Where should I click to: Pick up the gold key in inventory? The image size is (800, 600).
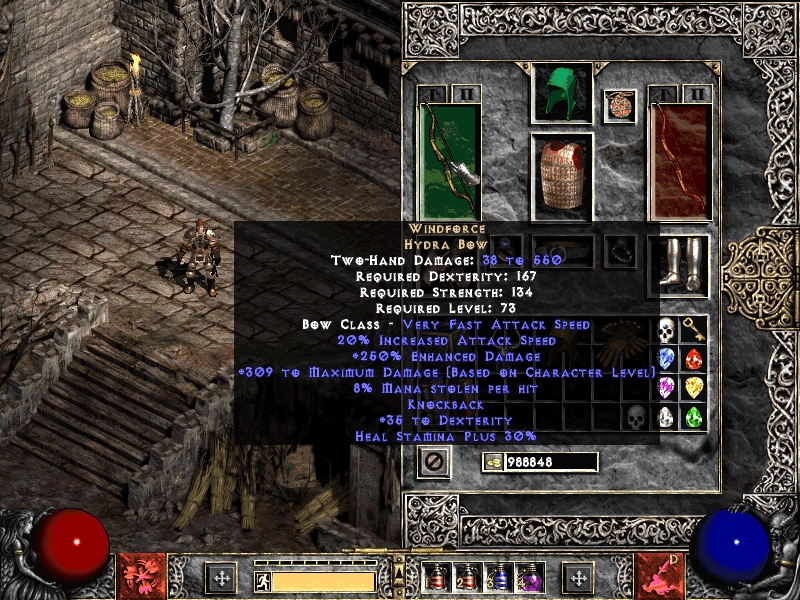[x=694, y=331]
